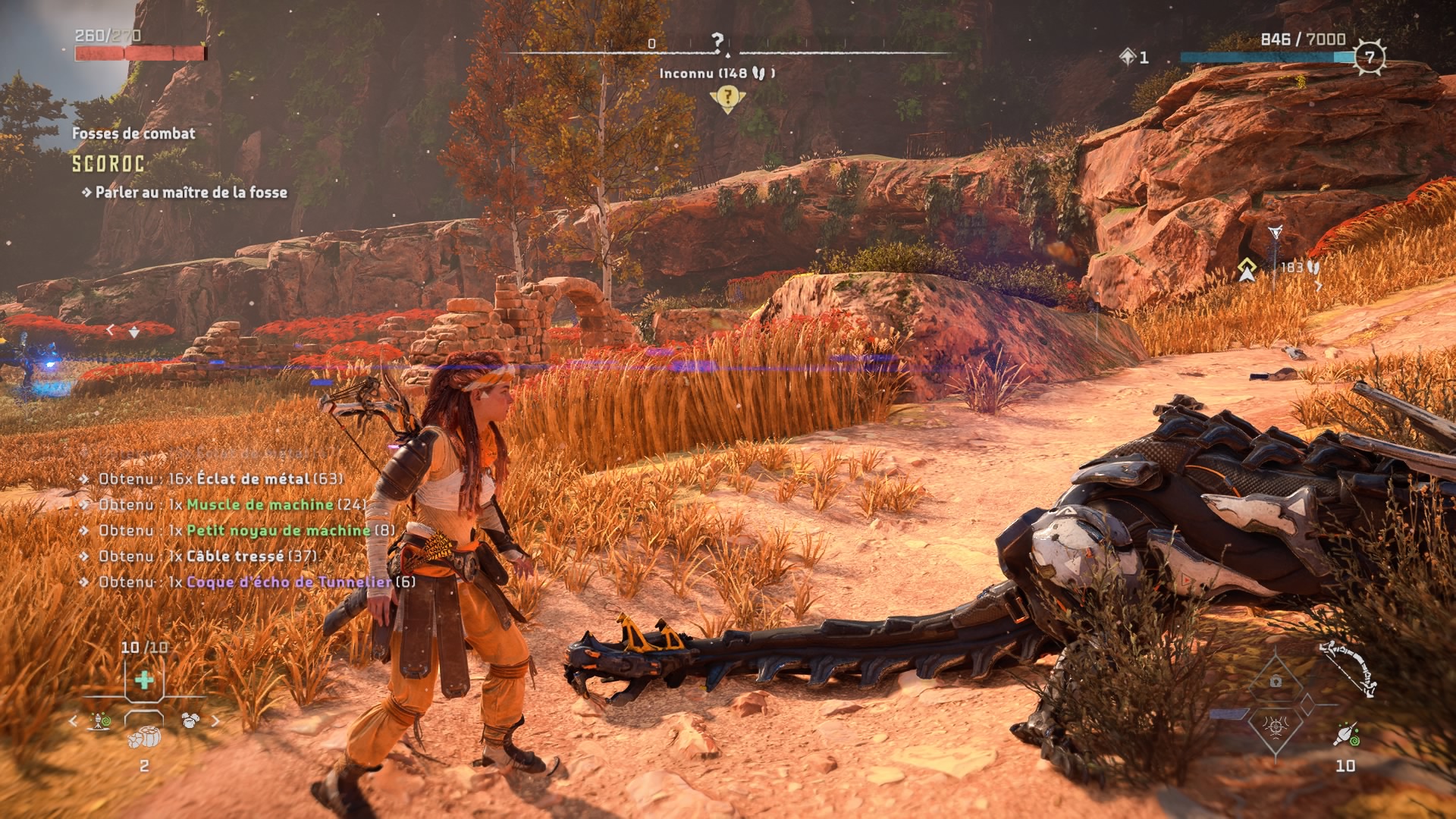
Task: Cycle tools with the left chevron arrow
Action: (74, 721)
